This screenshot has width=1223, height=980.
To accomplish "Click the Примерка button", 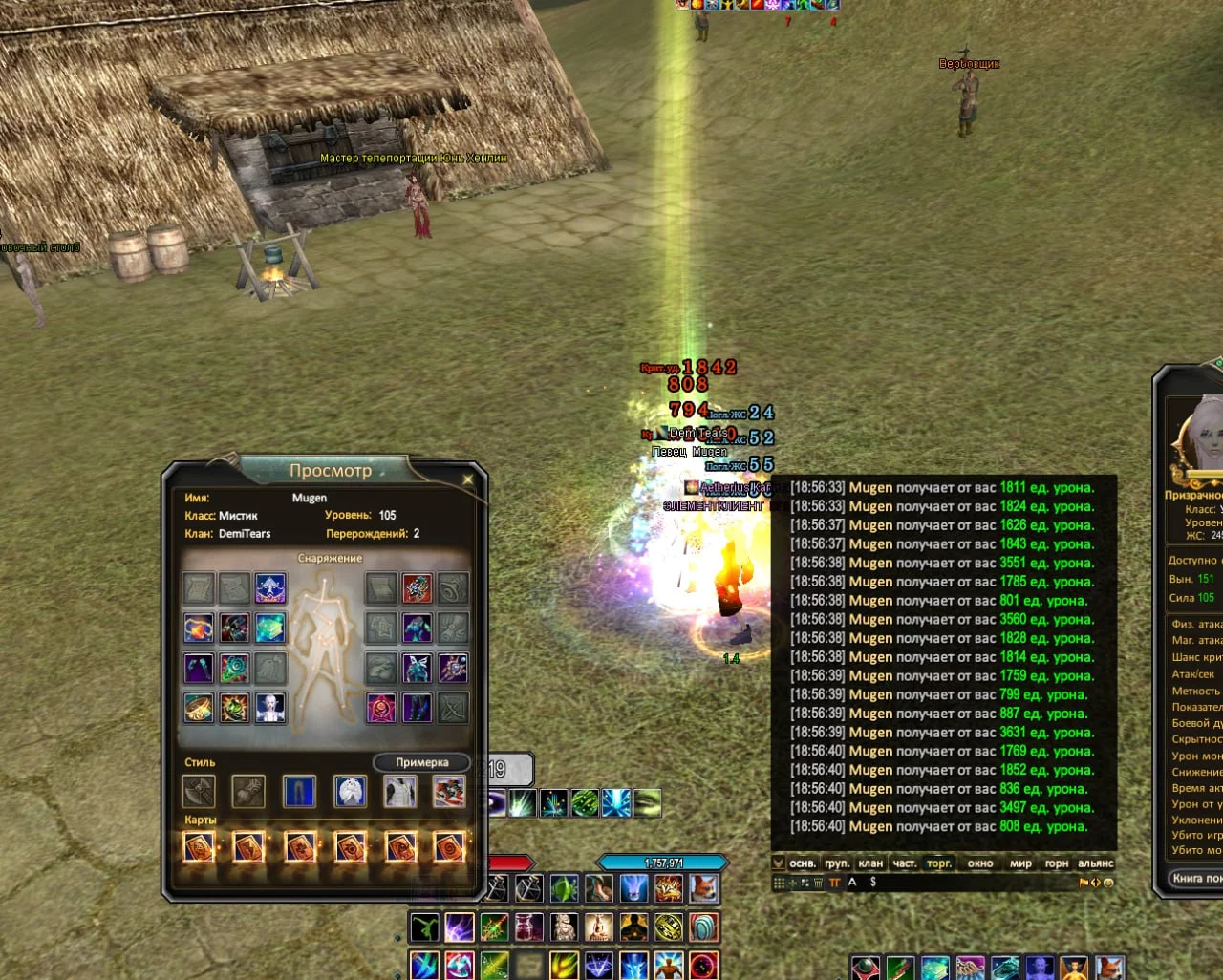I will click(421, 762).
